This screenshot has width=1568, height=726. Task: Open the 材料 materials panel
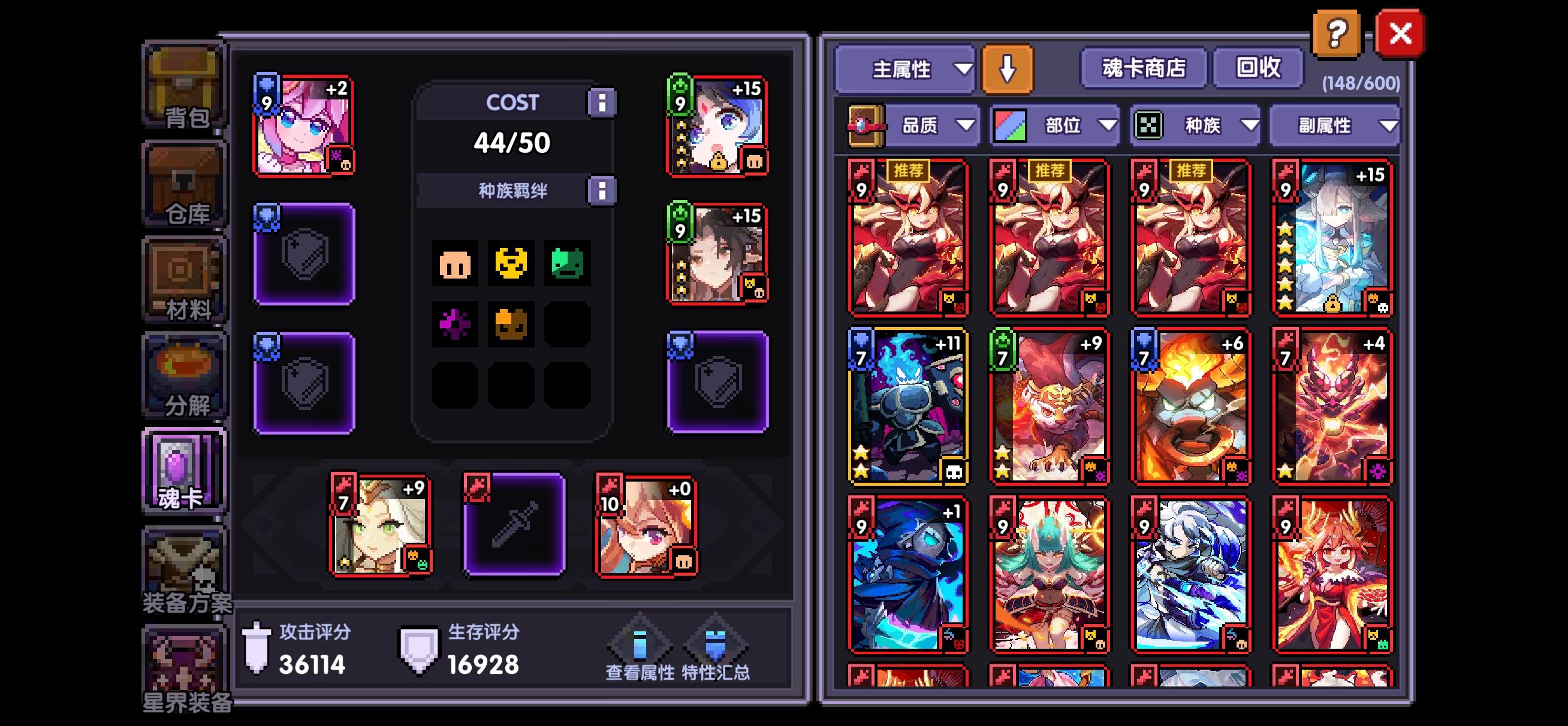point(184,277)
